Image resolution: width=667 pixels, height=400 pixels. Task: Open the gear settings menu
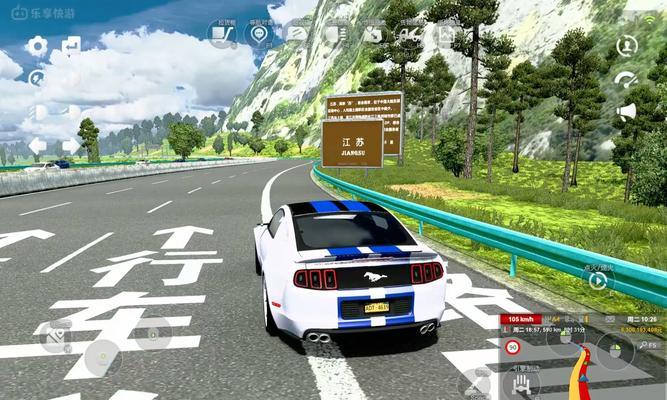coord(37,46)
